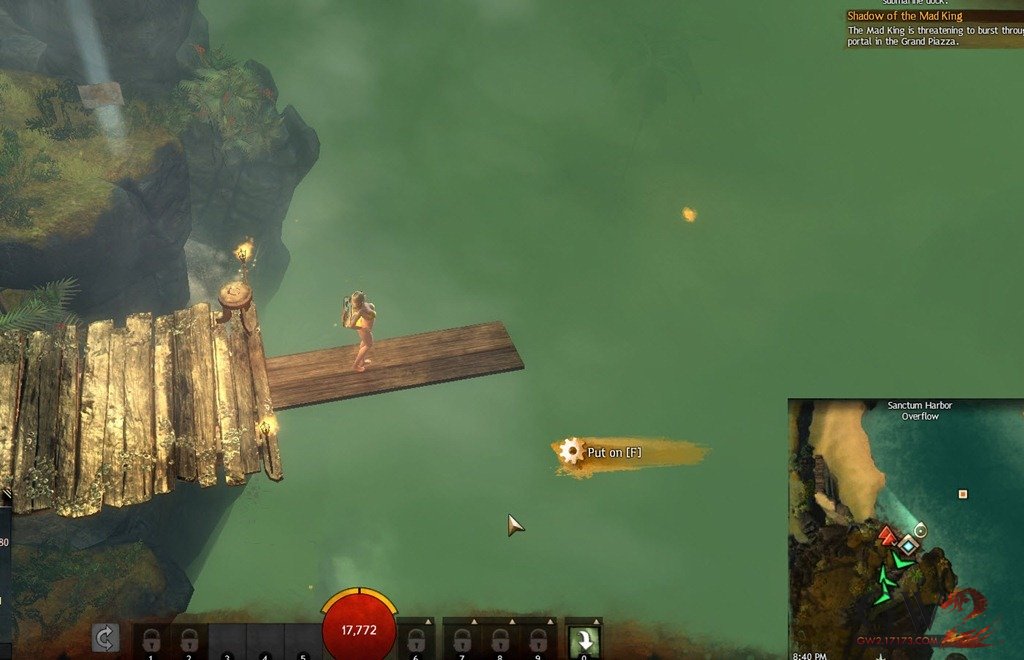The width and height of the screenshot is (1024, 660).
Task: Click the weapon swap arrow icon
Action: click(x=105, y=637)
